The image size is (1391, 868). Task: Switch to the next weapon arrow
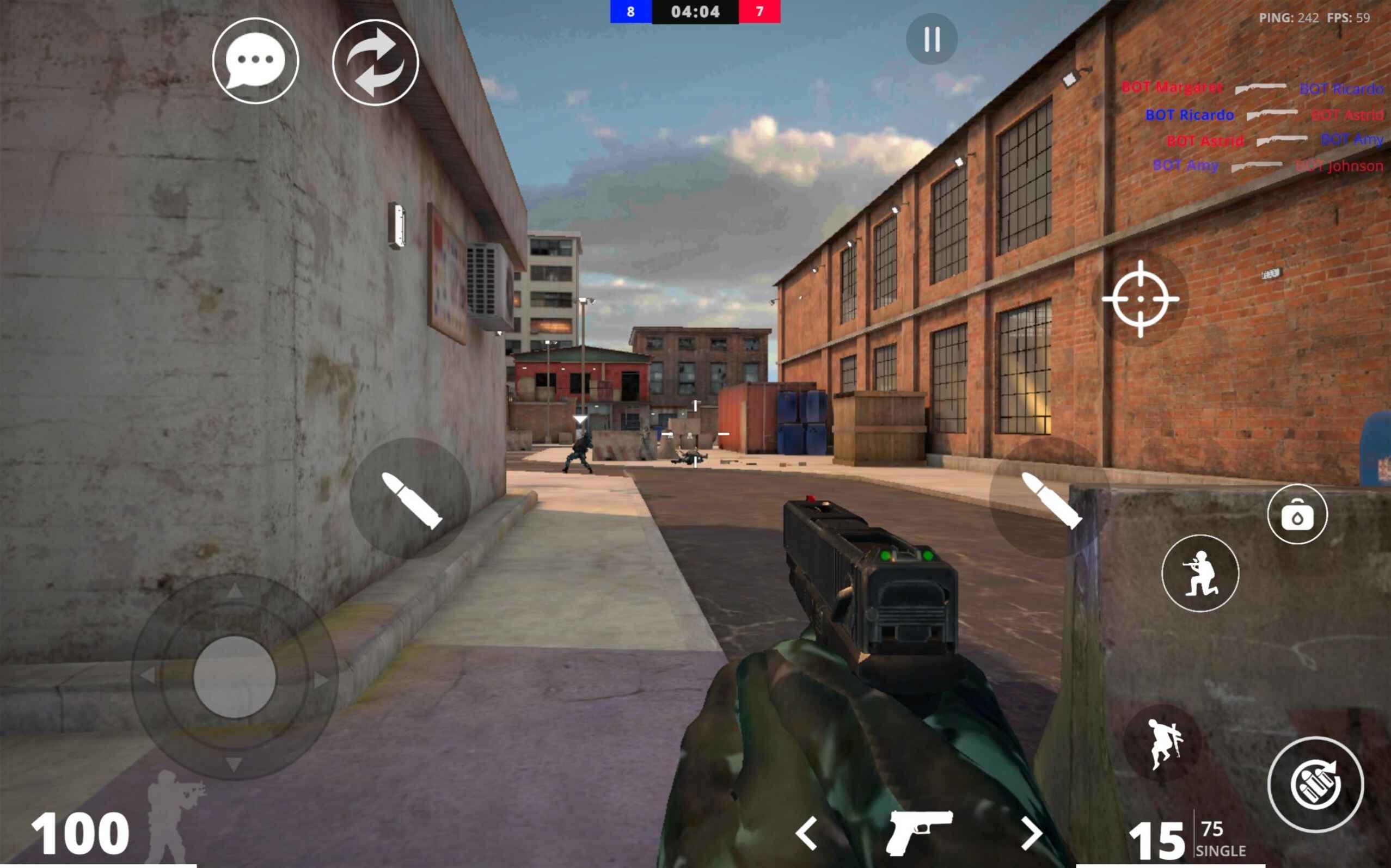(1032, 833)
